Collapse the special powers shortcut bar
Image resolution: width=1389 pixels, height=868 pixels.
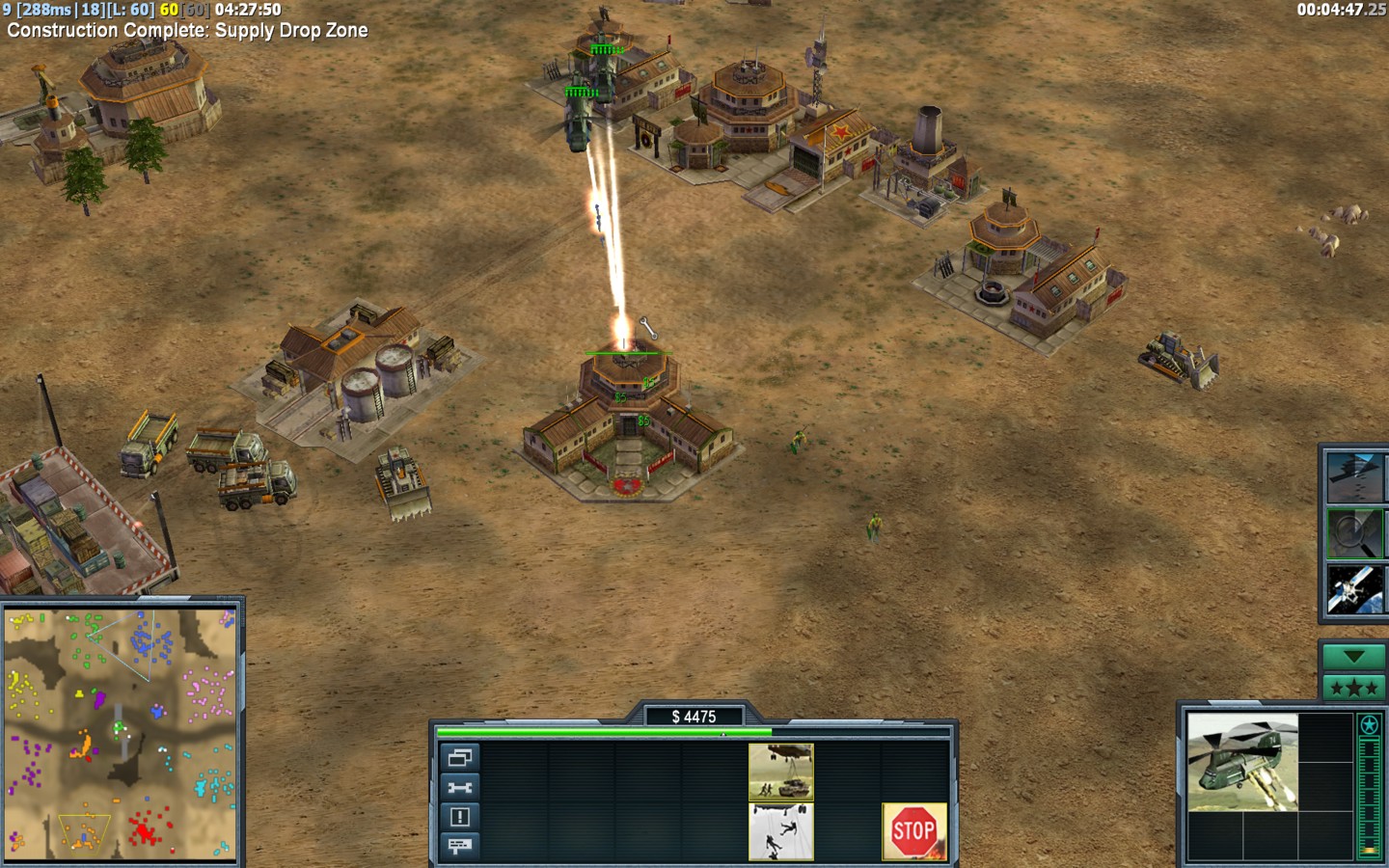pyautogui.click(x=1353, y=657)
